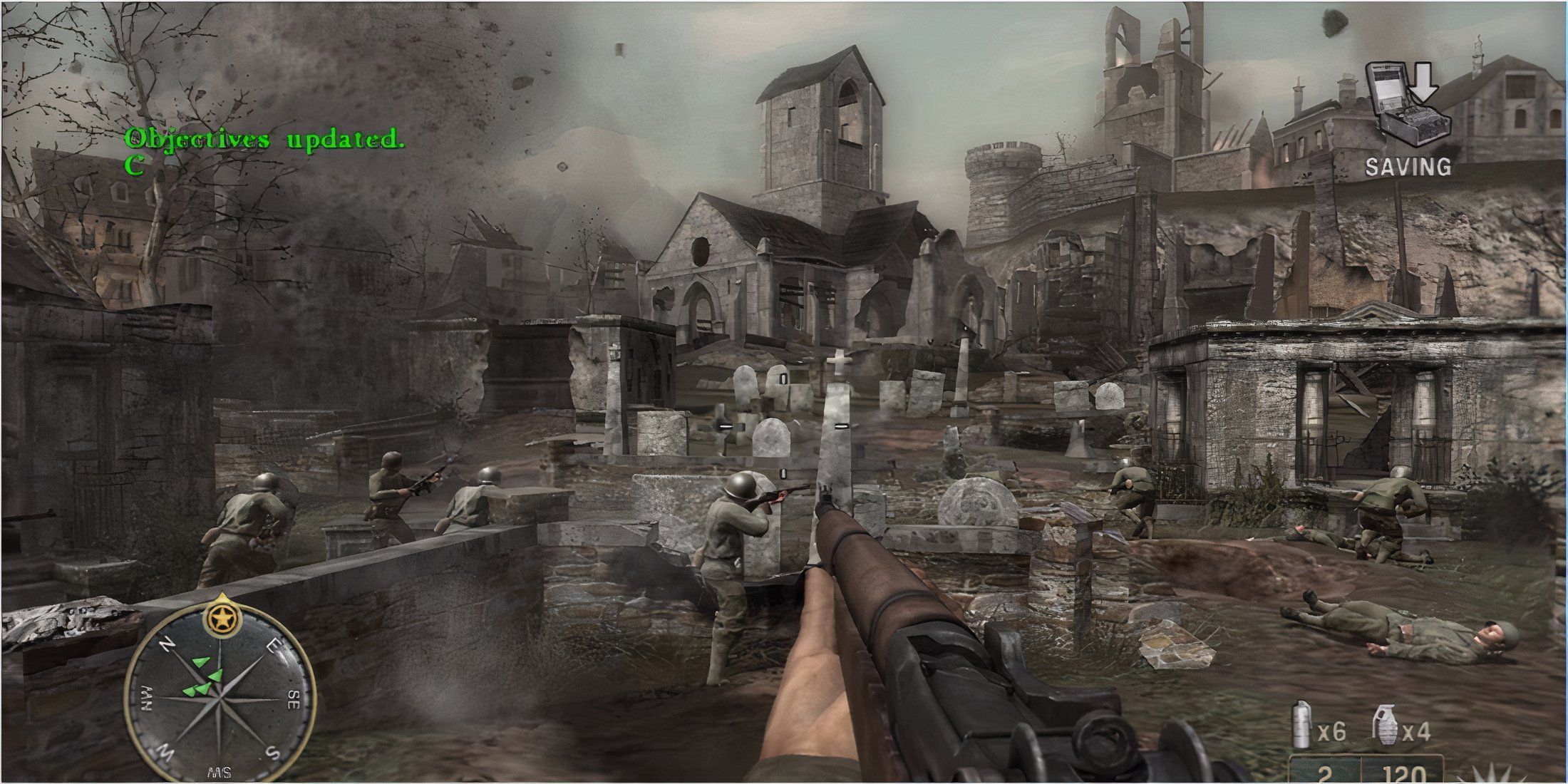Toggle the x4 frag grenade counter
1568x784 pixels.
1417,732
